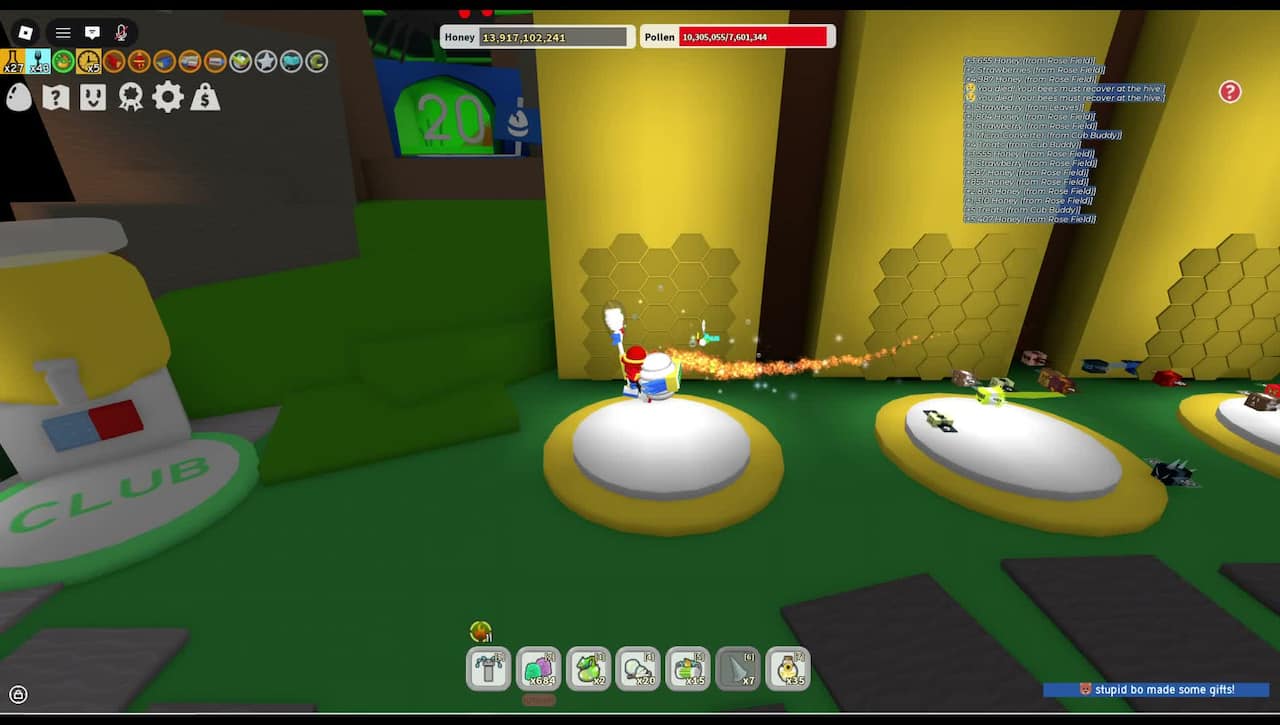1280x725 pixels.
Task: Use the x20 marshmallow bee item
Action: [x=637, y=668]
